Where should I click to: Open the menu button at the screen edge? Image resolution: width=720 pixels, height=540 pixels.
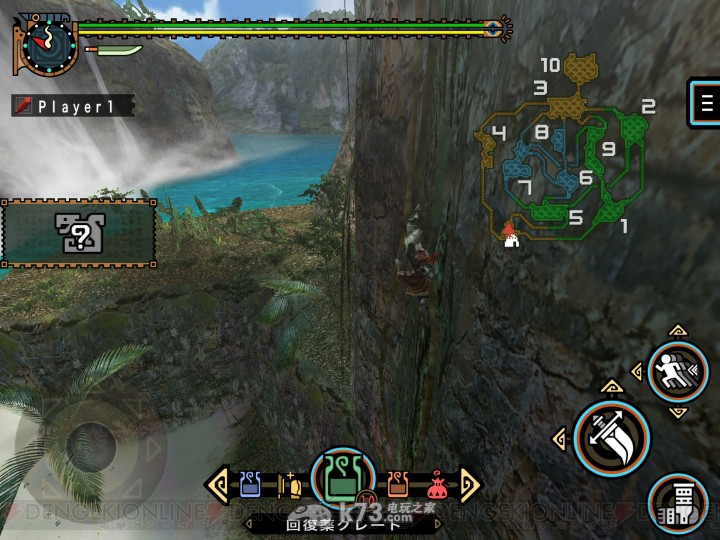point(707,102)
